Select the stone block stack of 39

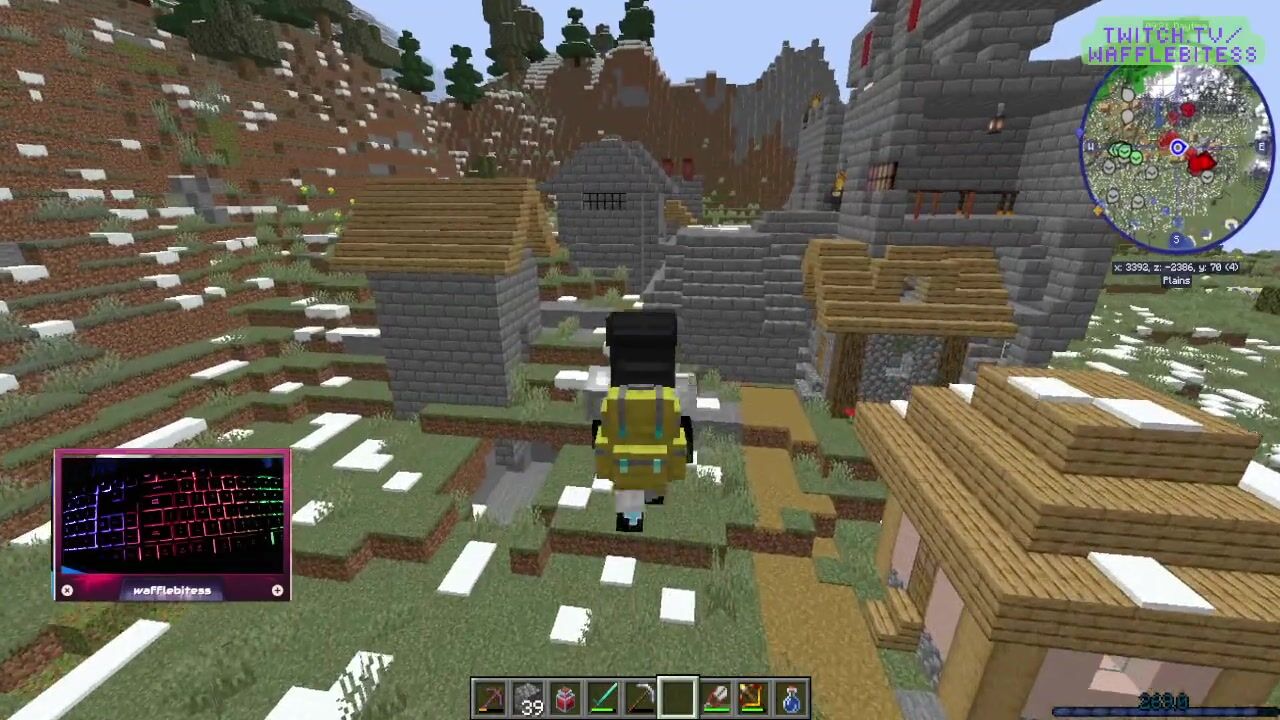point(528,698)
